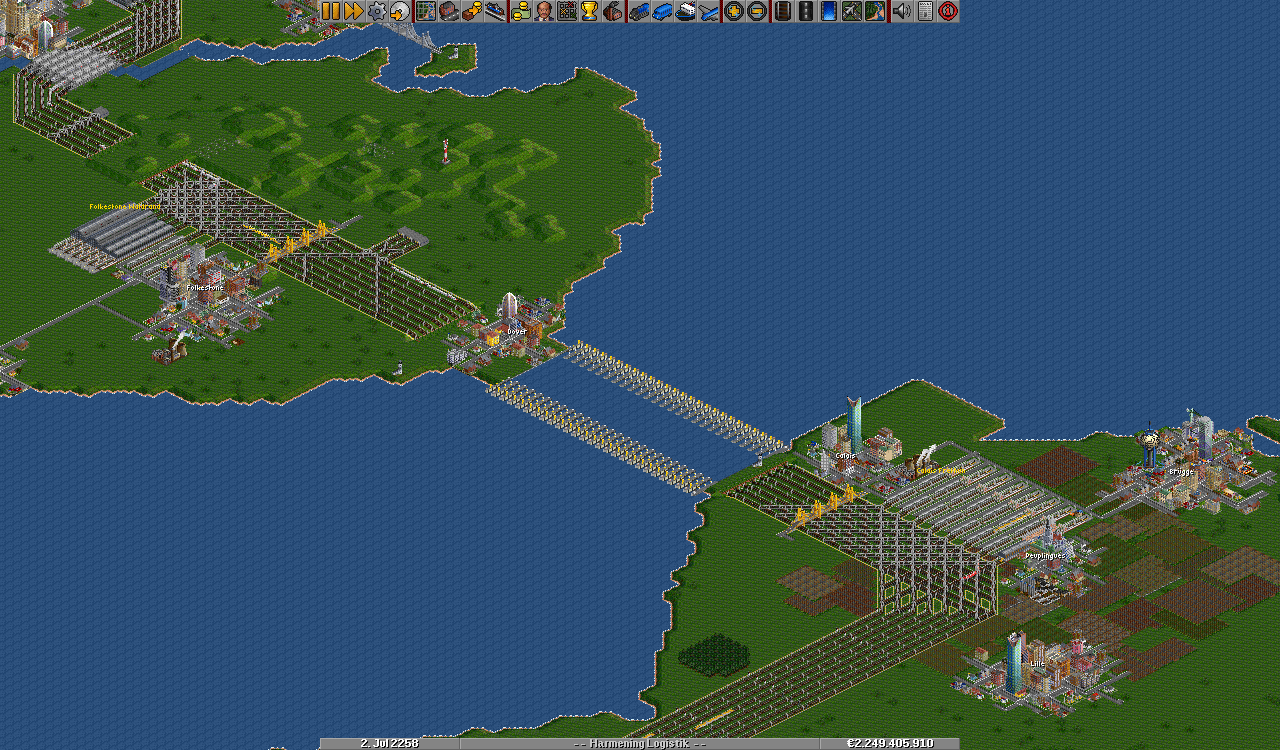Open the gear-shaped game options menu
Viewport: 1280px width, 750px height.
tap(377, 11)
